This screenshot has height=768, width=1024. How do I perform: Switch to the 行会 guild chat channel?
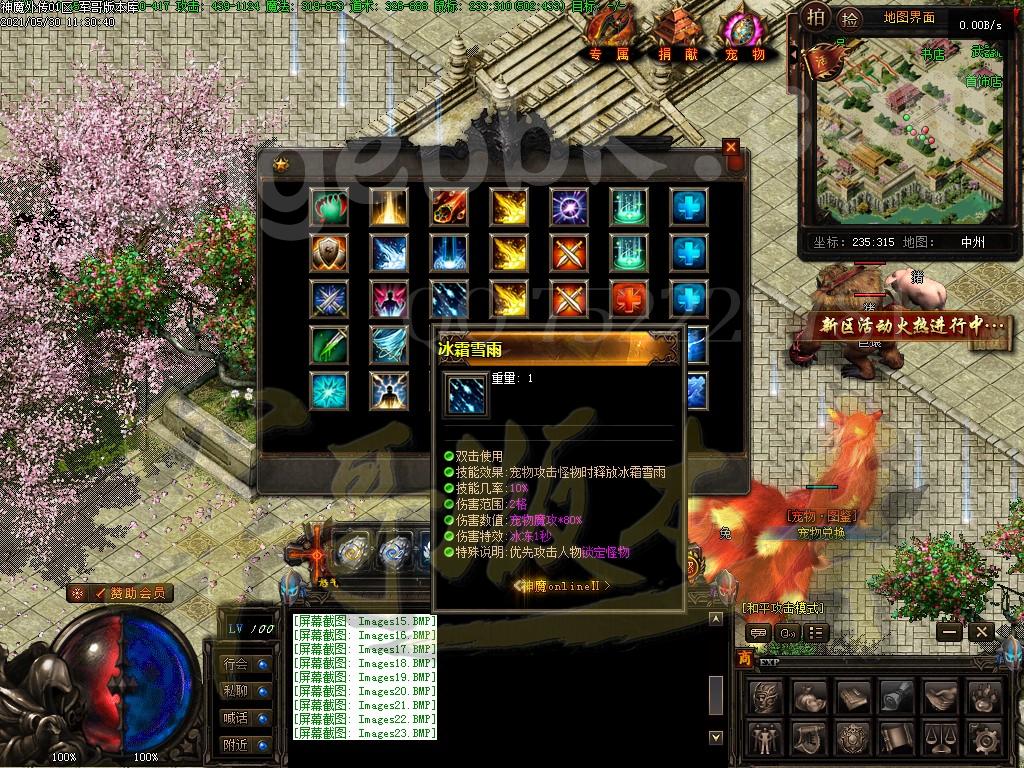click(x=236, y=664)
